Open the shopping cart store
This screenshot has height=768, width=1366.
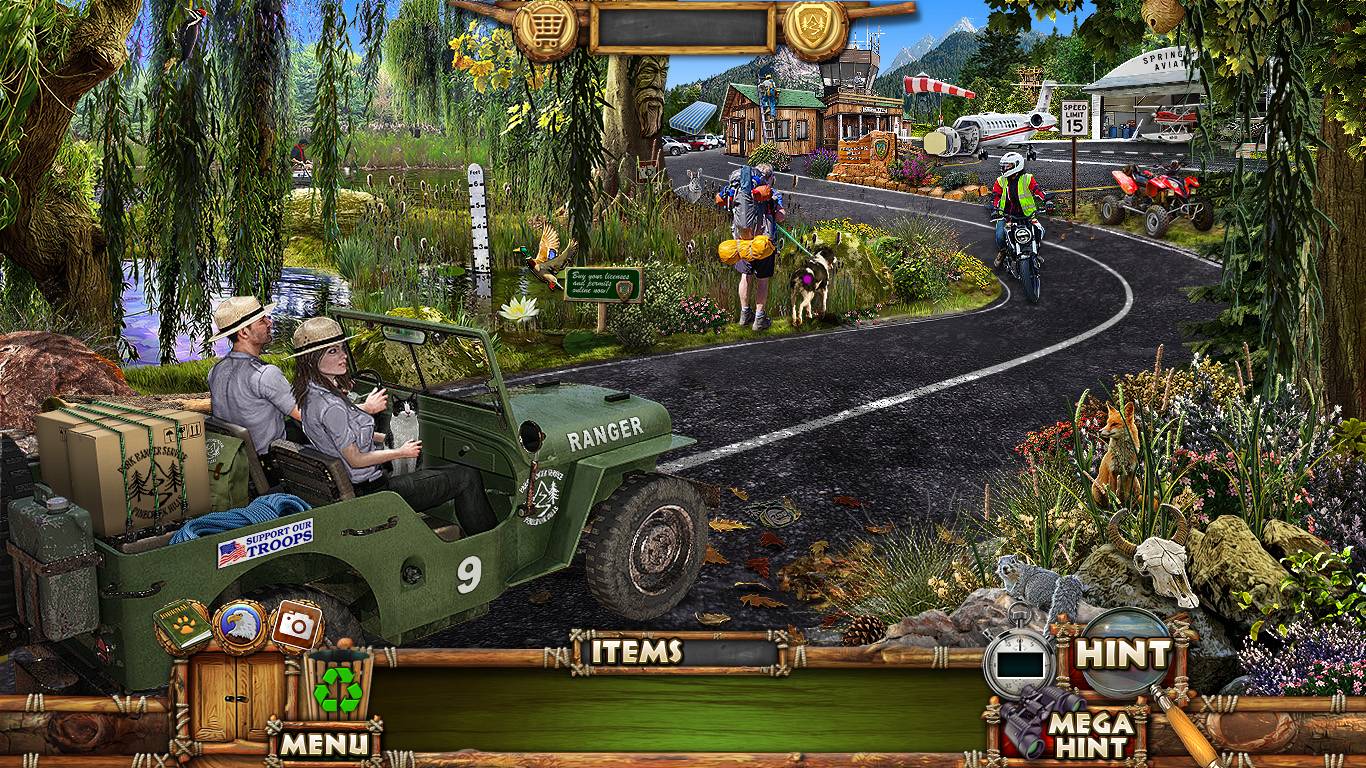tap(546, 26)
